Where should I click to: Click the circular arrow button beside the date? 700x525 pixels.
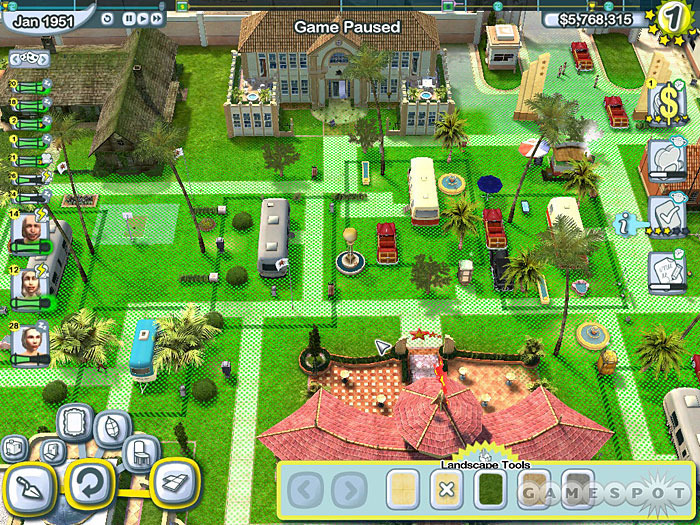tap(108, 18)
